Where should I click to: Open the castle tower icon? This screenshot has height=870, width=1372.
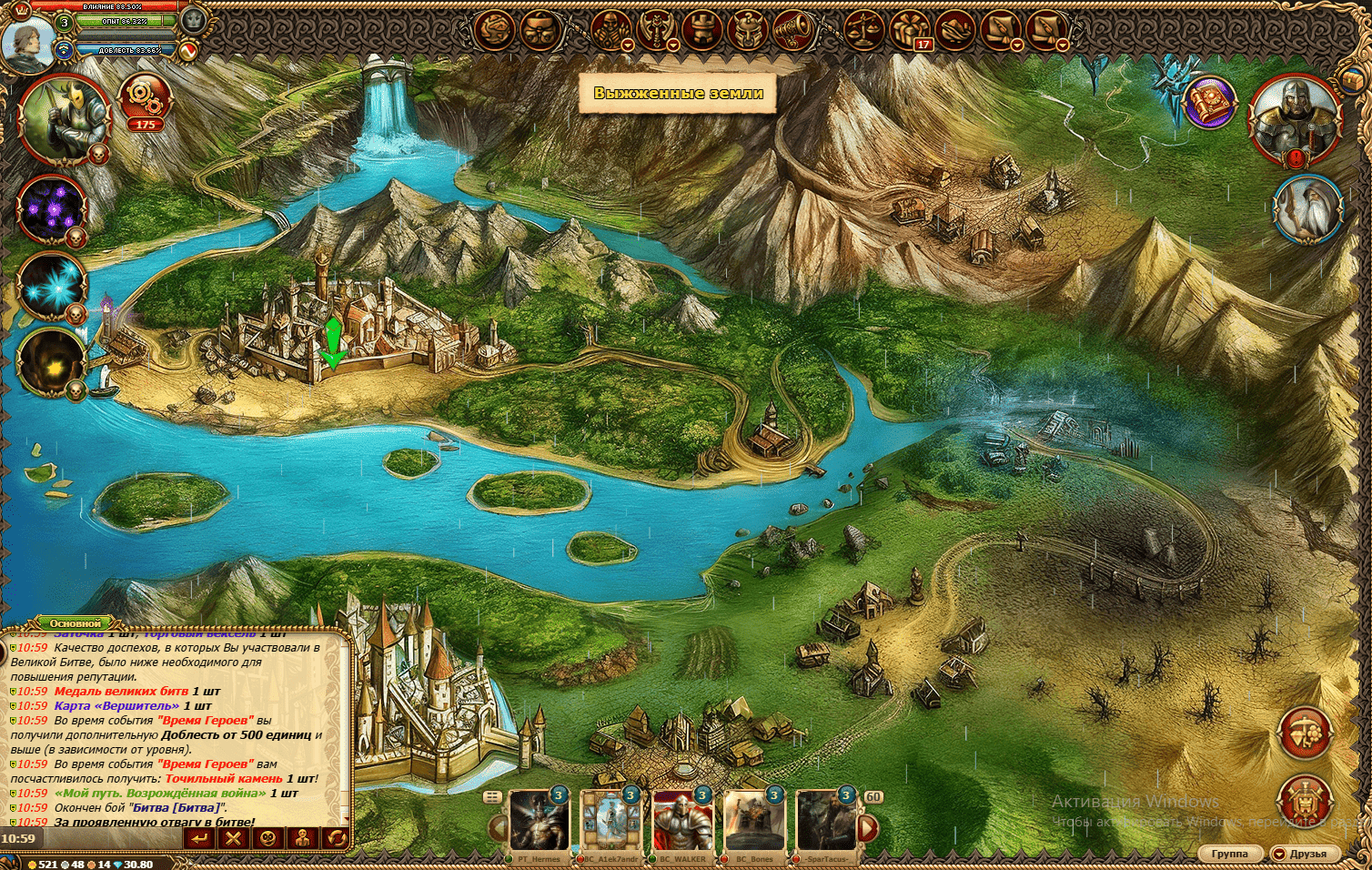(701, 29)
